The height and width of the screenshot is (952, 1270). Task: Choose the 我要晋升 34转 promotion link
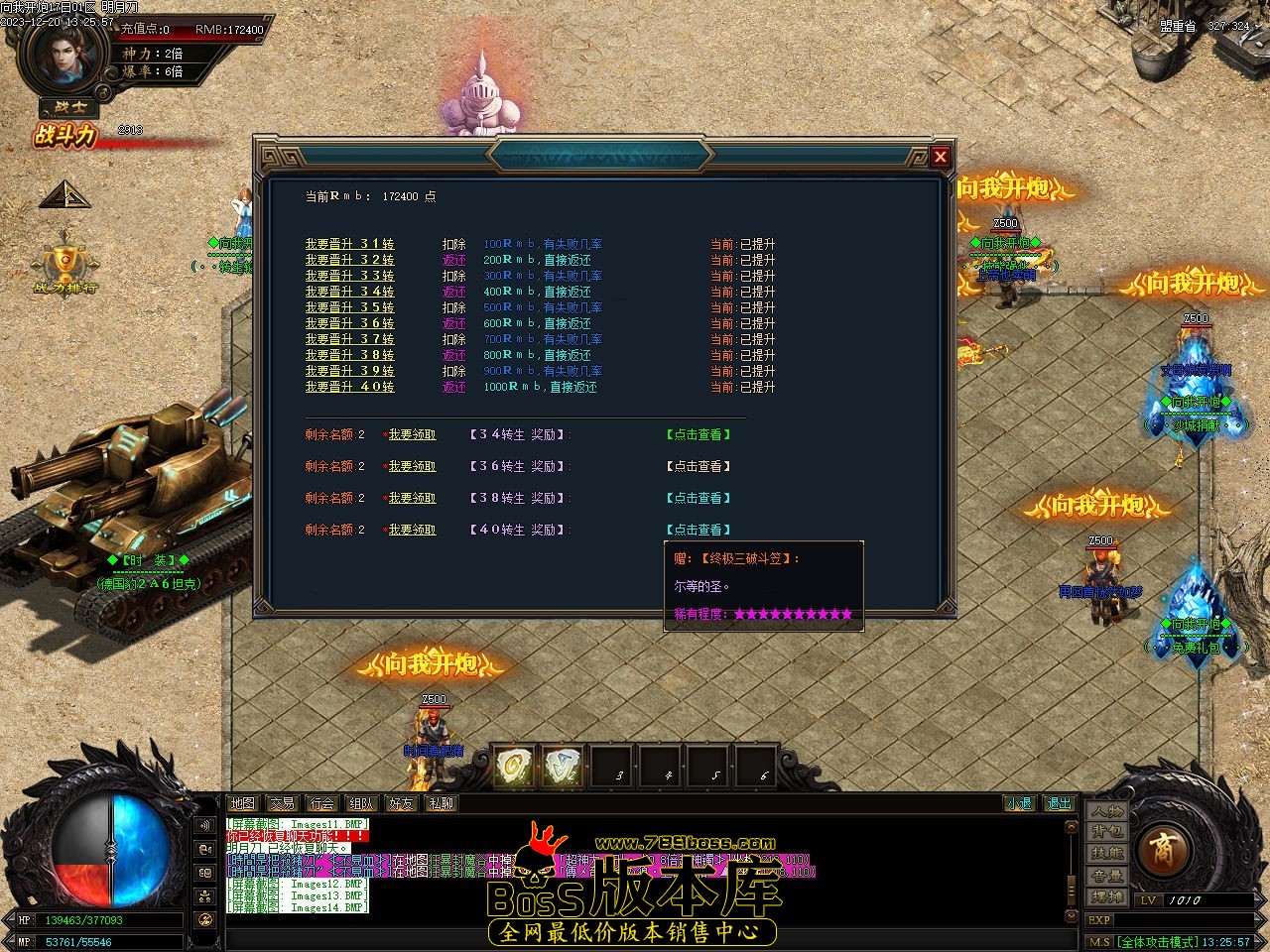point(349,292)
